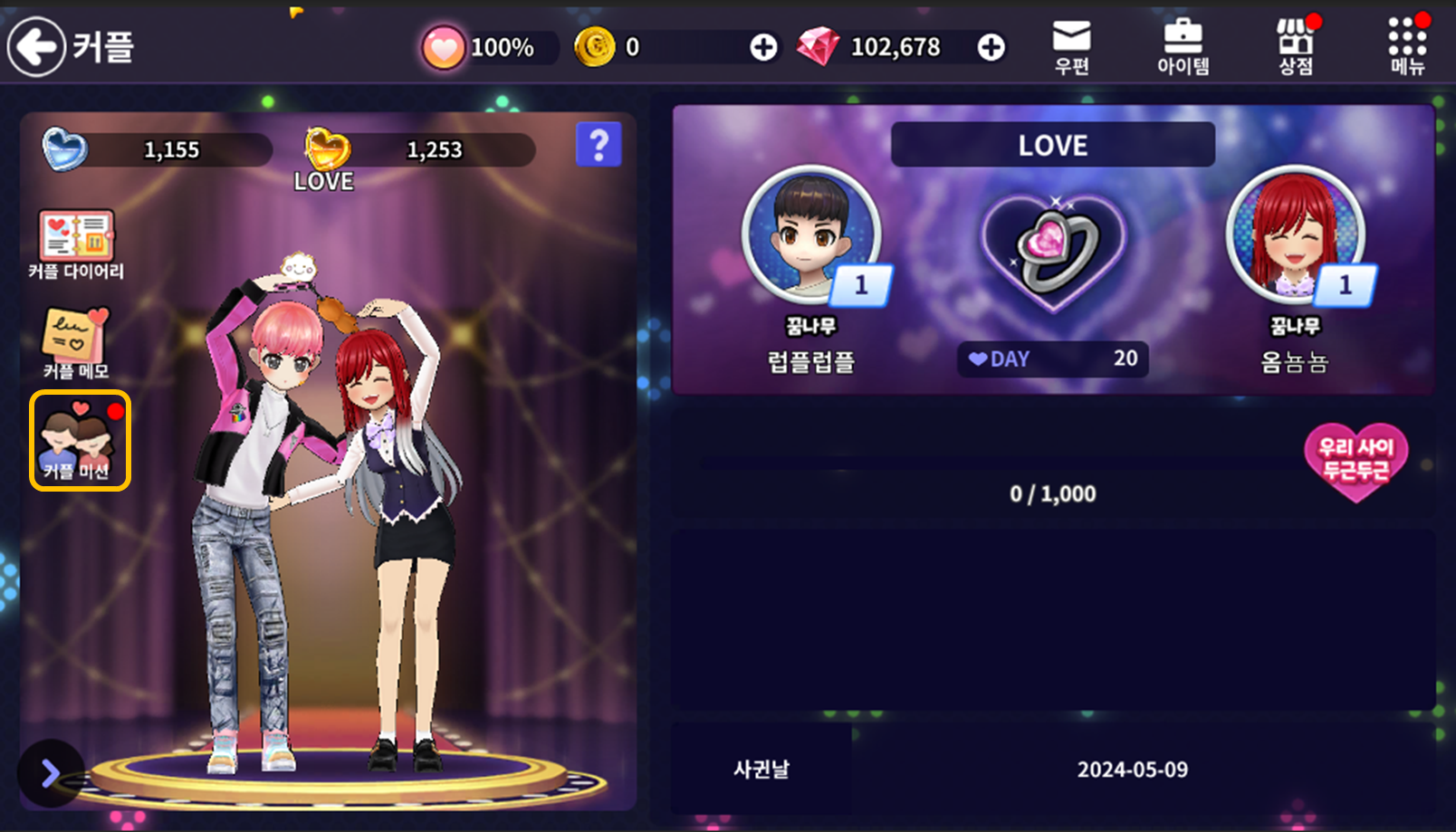The height and width of the screenshot is (832, 1456).
Task: Tap the pink 우리 사이 두근두근 heart
Action: [1355, 460]
